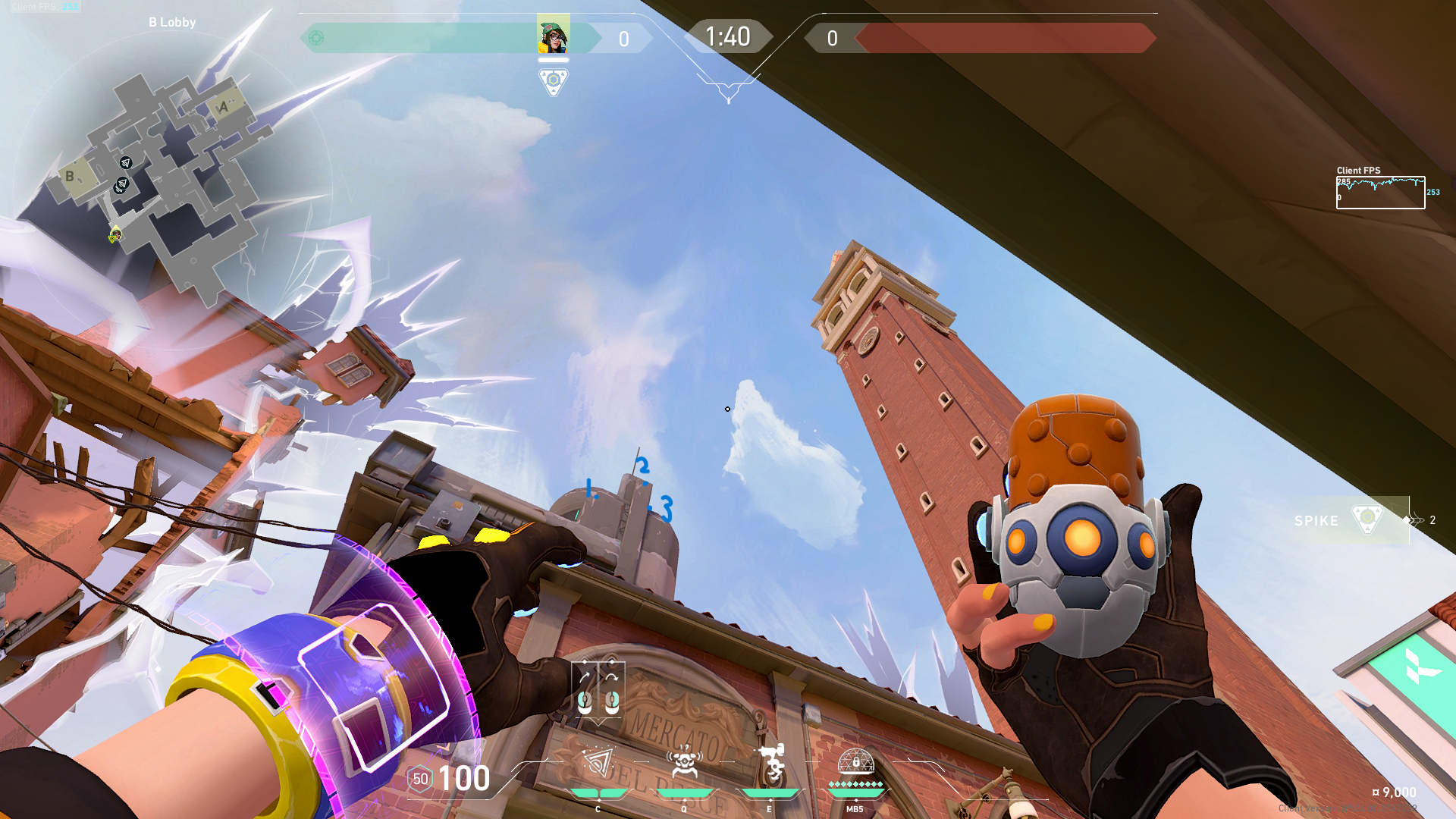
Task: Click the Client FPS graph panel
Action: click(x=1380, y=191)
